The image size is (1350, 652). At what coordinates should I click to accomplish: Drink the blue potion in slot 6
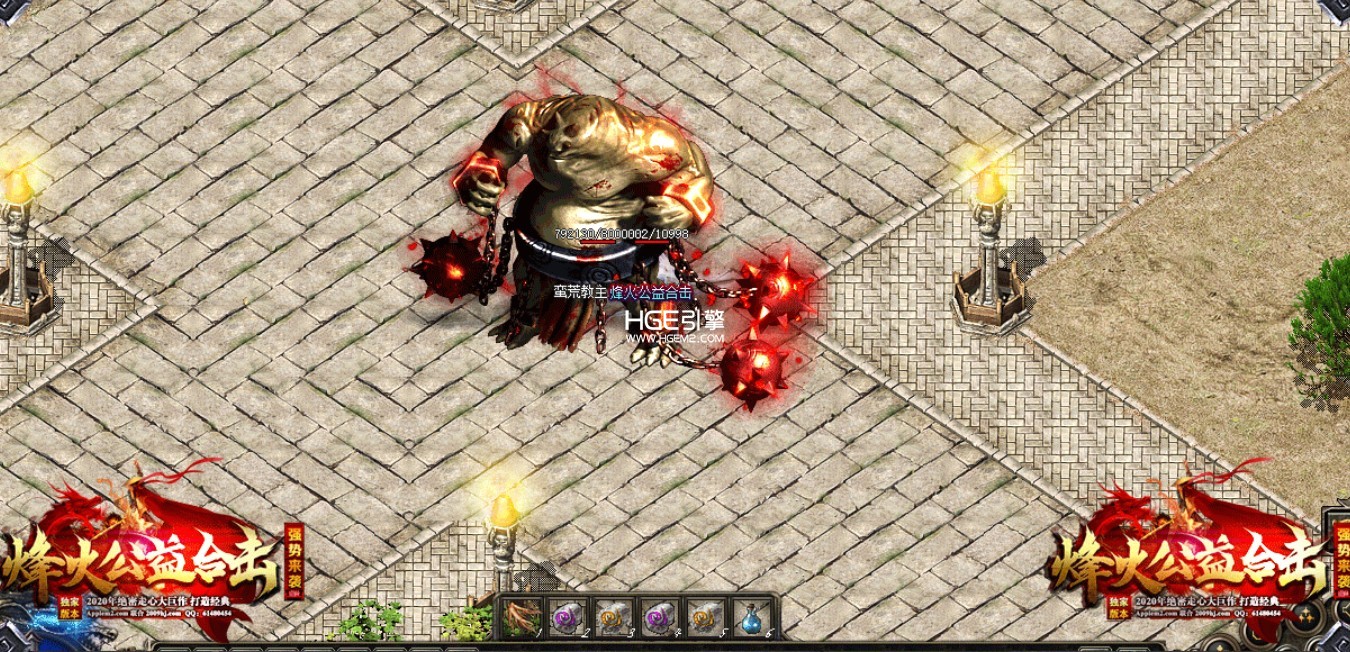click(751, 617)
